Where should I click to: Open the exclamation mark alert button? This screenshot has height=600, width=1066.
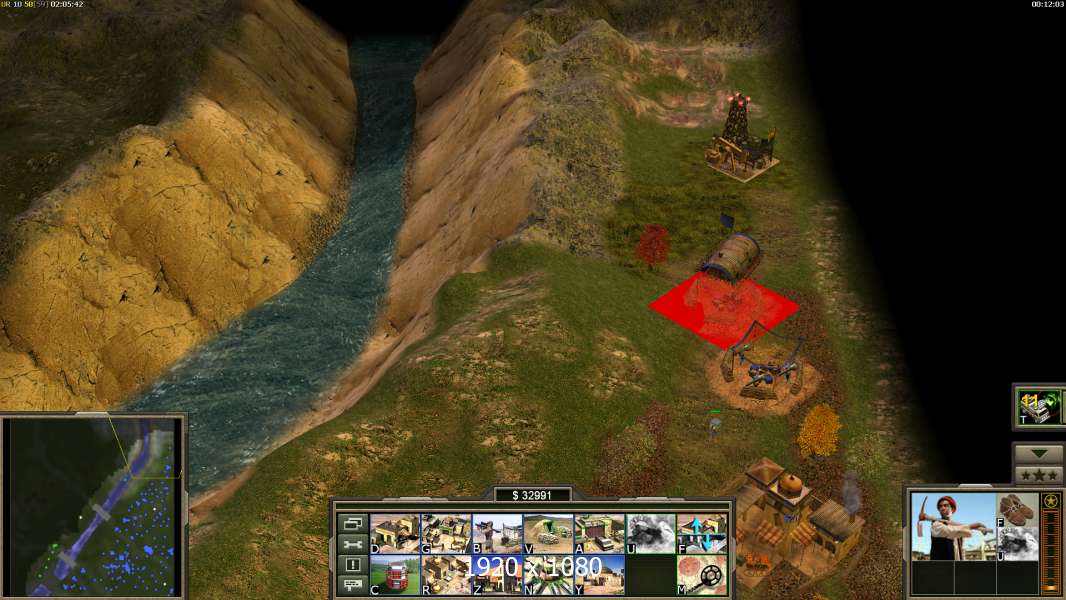pyautogui.click(x=352, y=565)
